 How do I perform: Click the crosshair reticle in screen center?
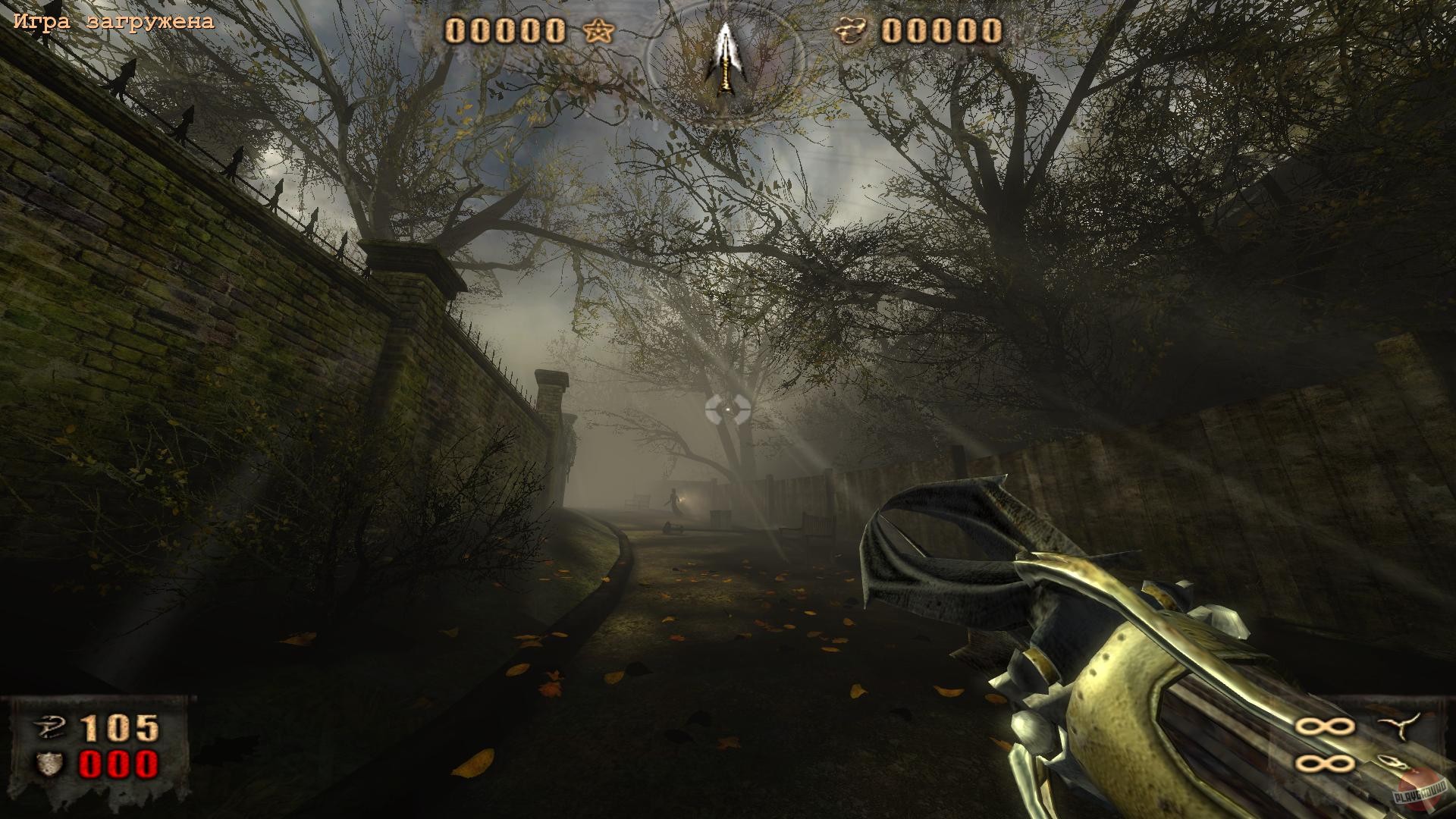pos(730,410)
